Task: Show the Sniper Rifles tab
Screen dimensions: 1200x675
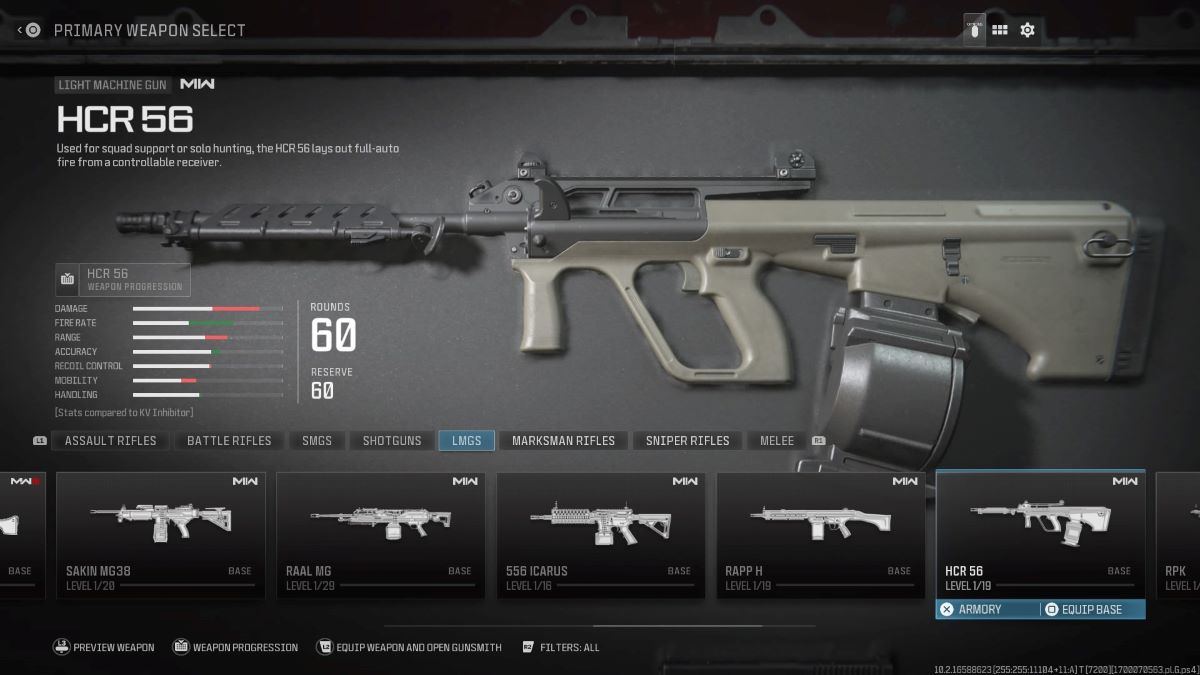Action: [x=687, y=440]
